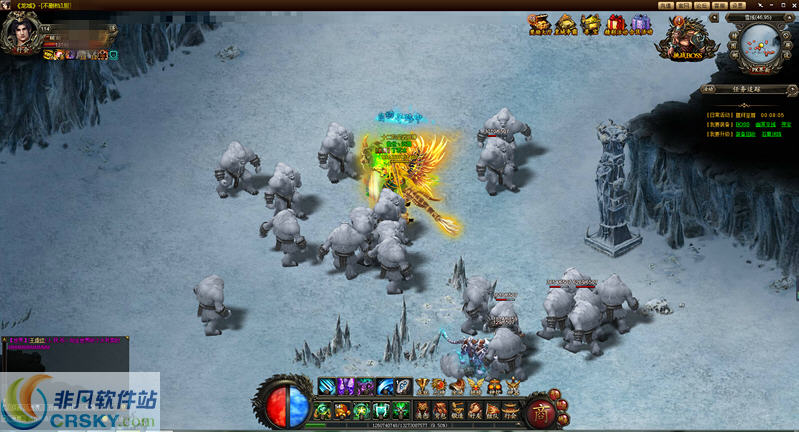Activate the purple crystal skill icon
Viewport: 799px width, 432px height.
point(345,386)
